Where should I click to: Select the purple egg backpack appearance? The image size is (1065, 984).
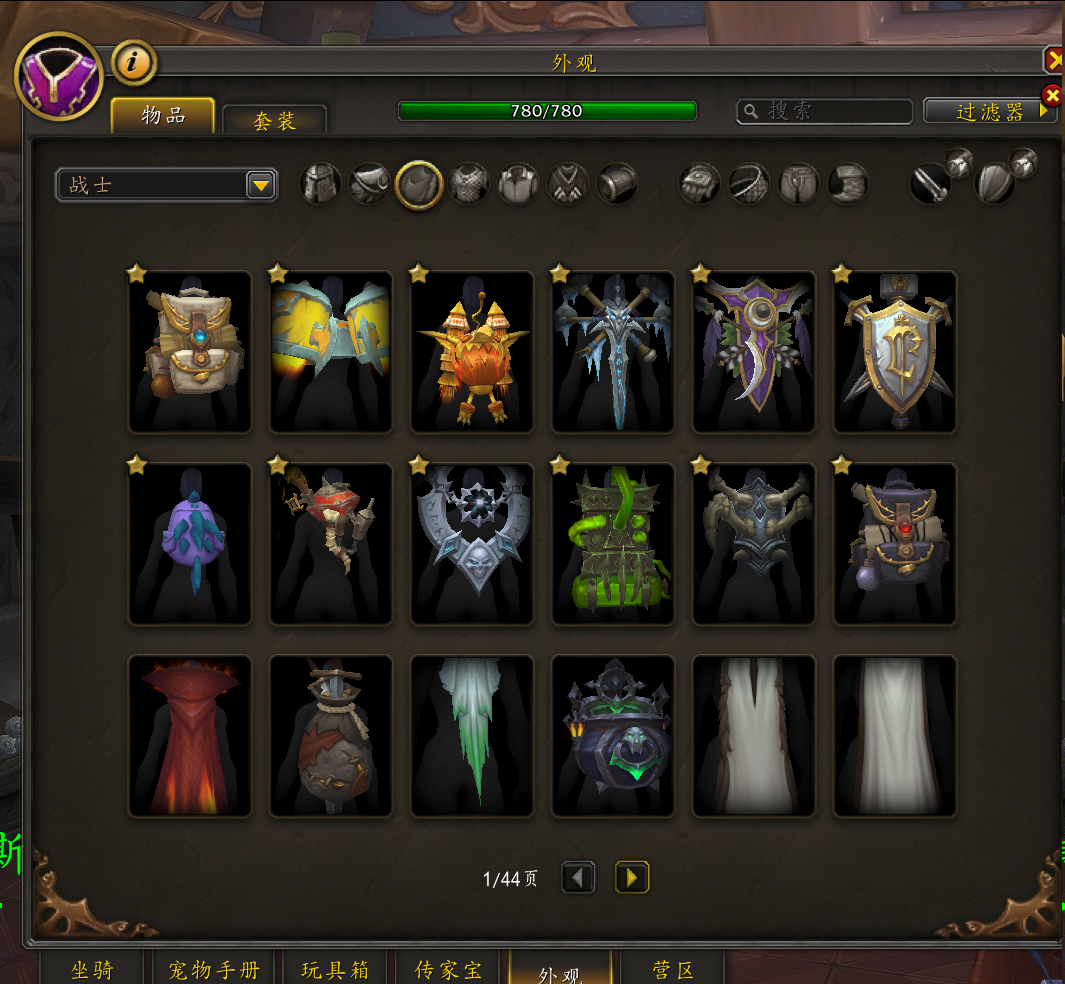coord(190,543)
